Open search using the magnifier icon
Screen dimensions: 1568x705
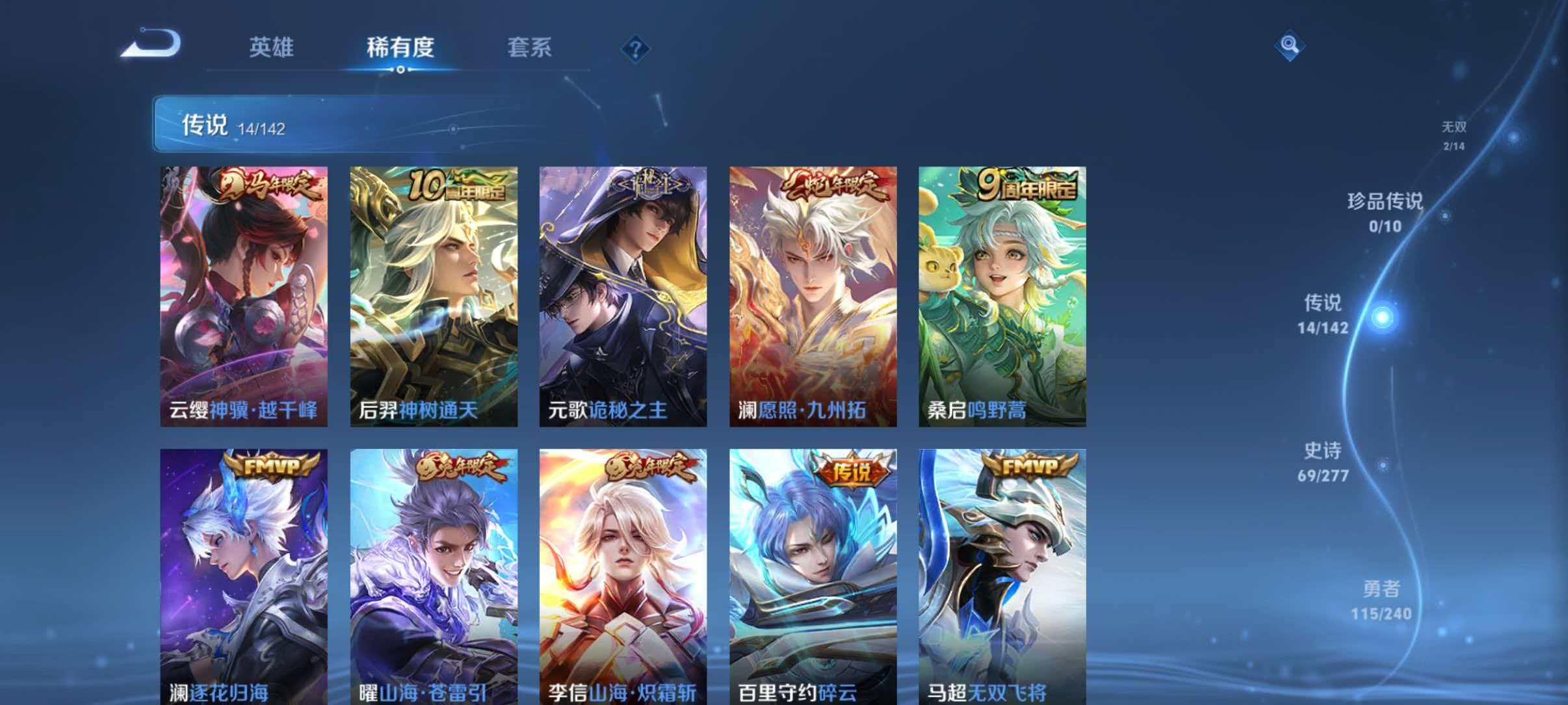[1290, 46]
